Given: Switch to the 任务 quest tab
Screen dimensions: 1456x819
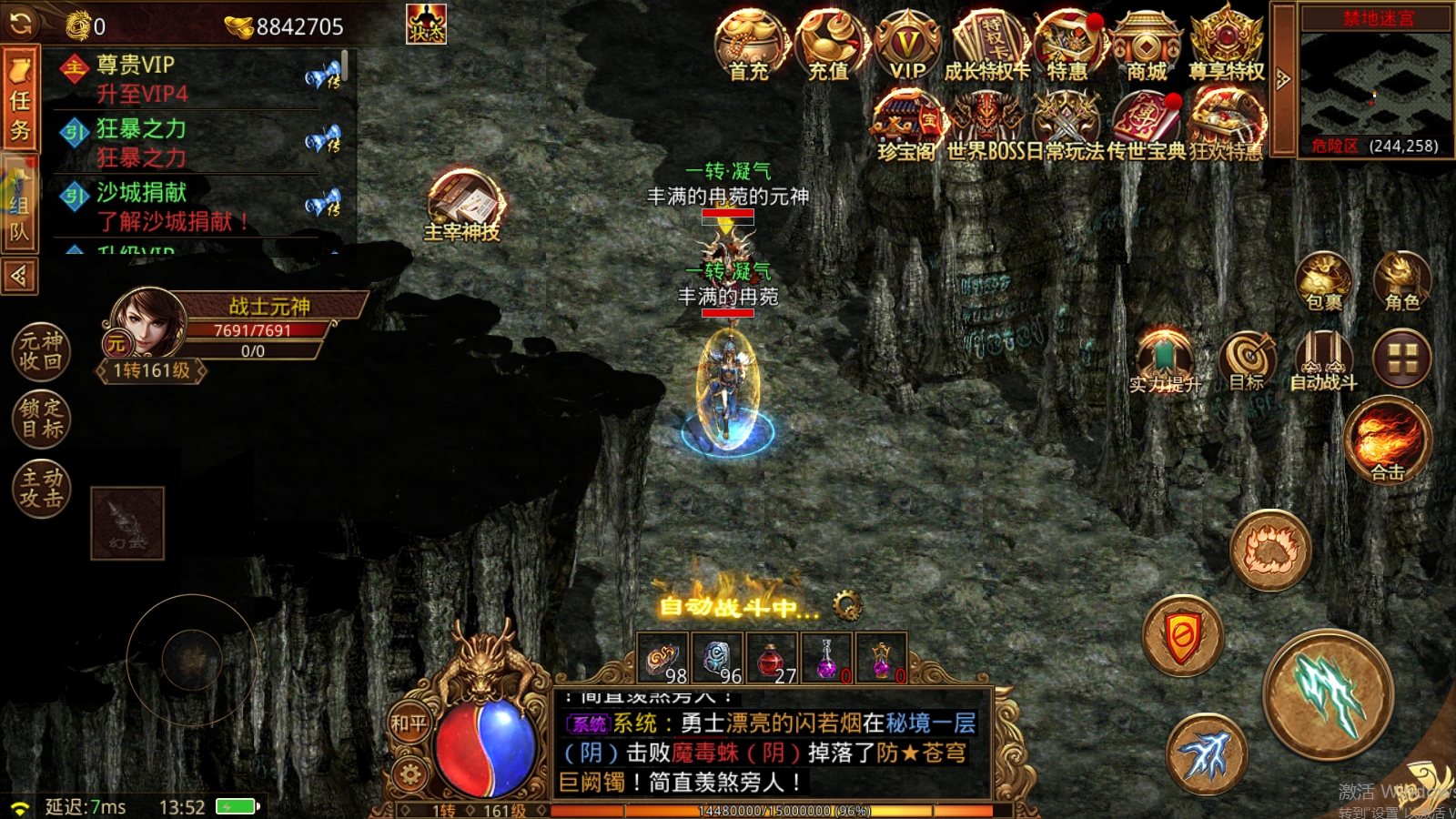Looking at the screenshot, I should click(20, 102).
